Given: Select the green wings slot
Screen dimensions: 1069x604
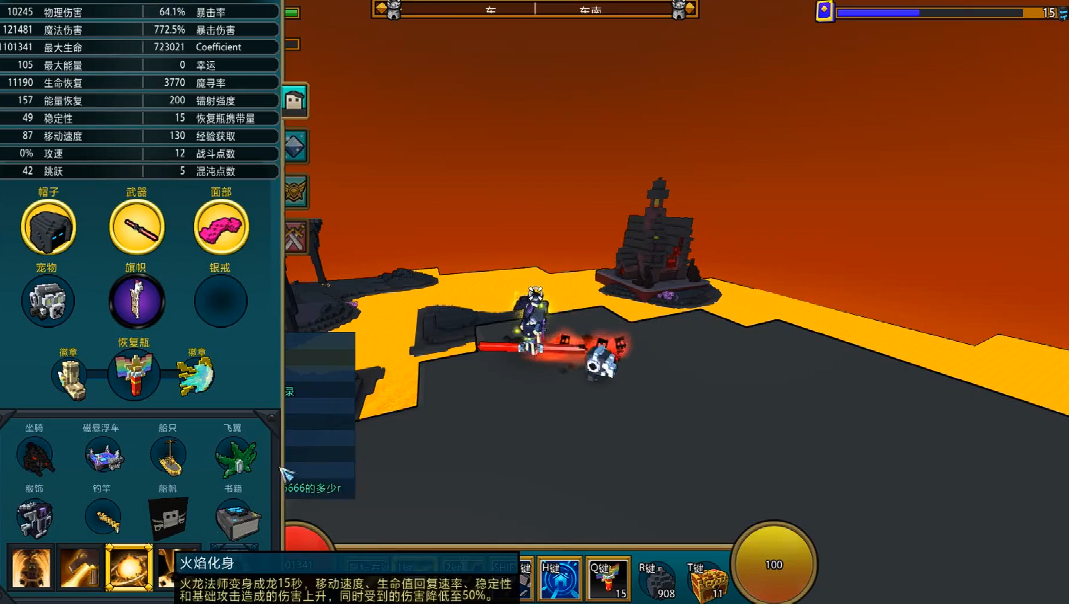Looking at the screenshot, I should [235, 456].
